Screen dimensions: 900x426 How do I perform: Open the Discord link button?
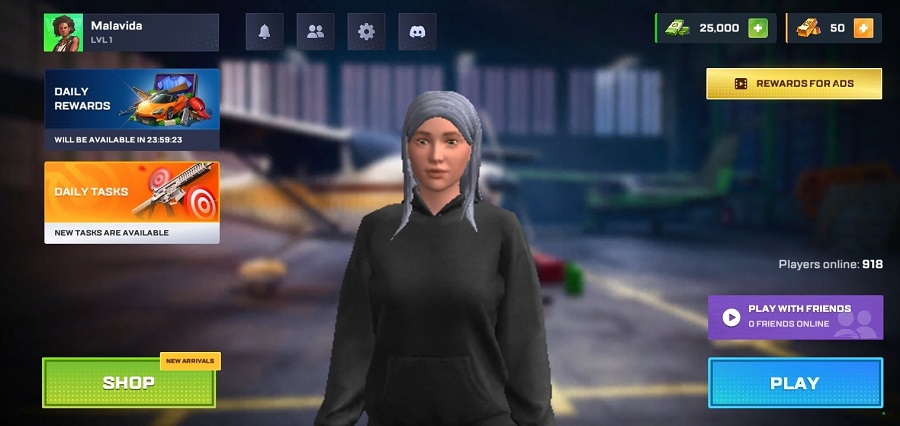pyautogui.click(x=417, y=32)
